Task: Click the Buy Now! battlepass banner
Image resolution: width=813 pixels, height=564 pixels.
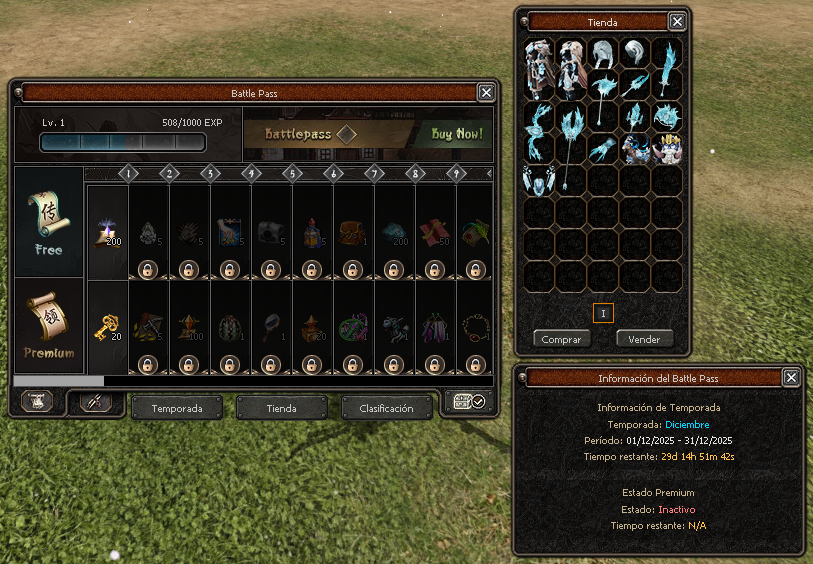Action: [x=368, y=134]
